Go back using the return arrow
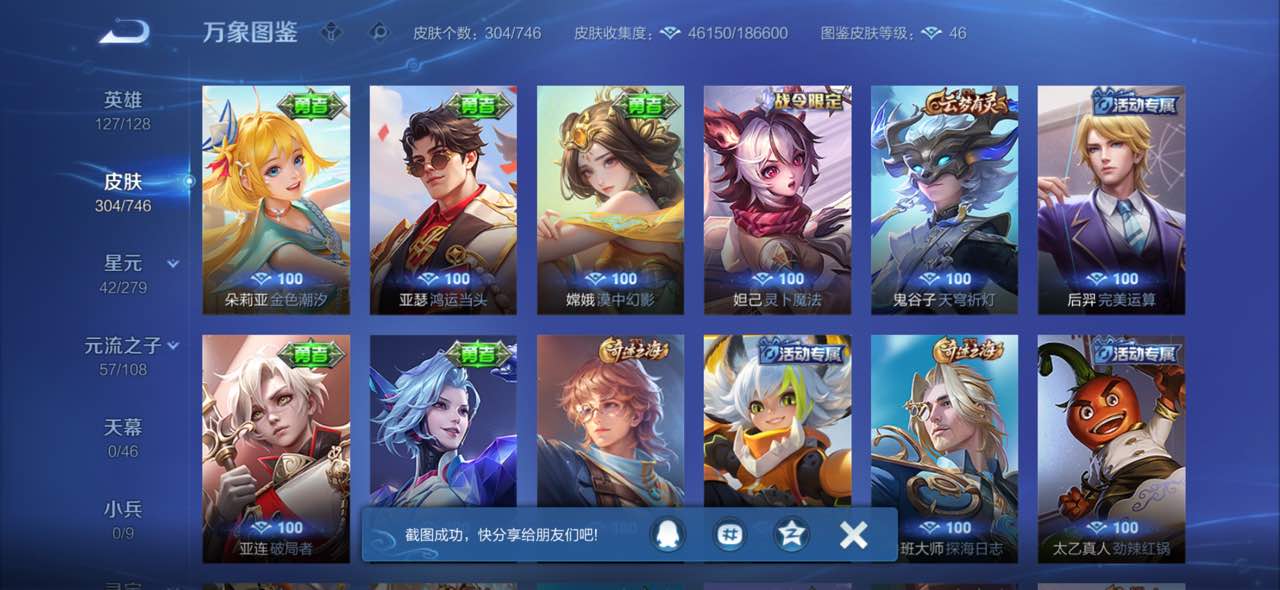1280x590 pixels. click(124, 32)
